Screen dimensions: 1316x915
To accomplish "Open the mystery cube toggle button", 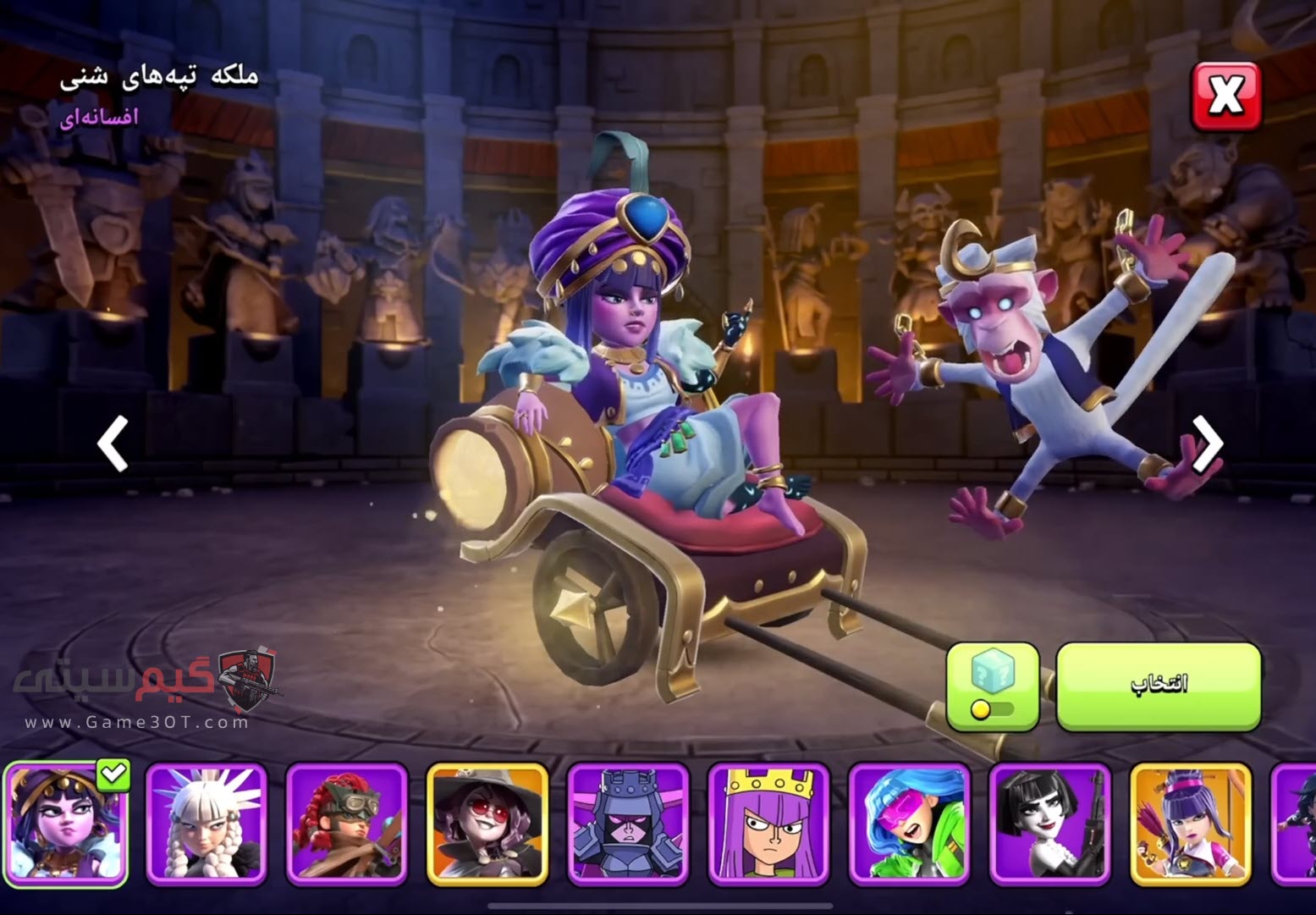I will (x=993, y=686).
